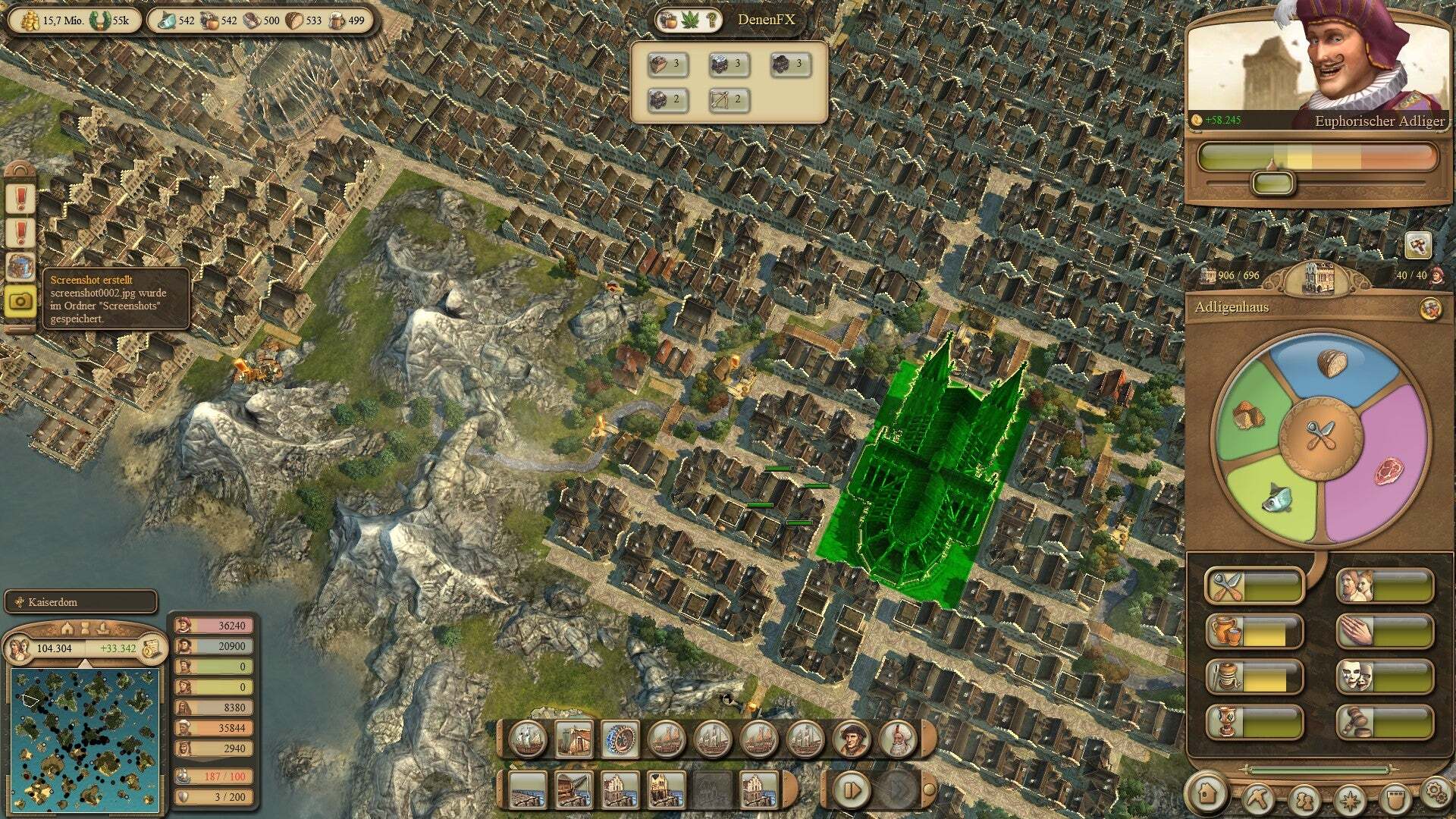Select the bearded captain portrait in quickbar

(x=851, y=739)
